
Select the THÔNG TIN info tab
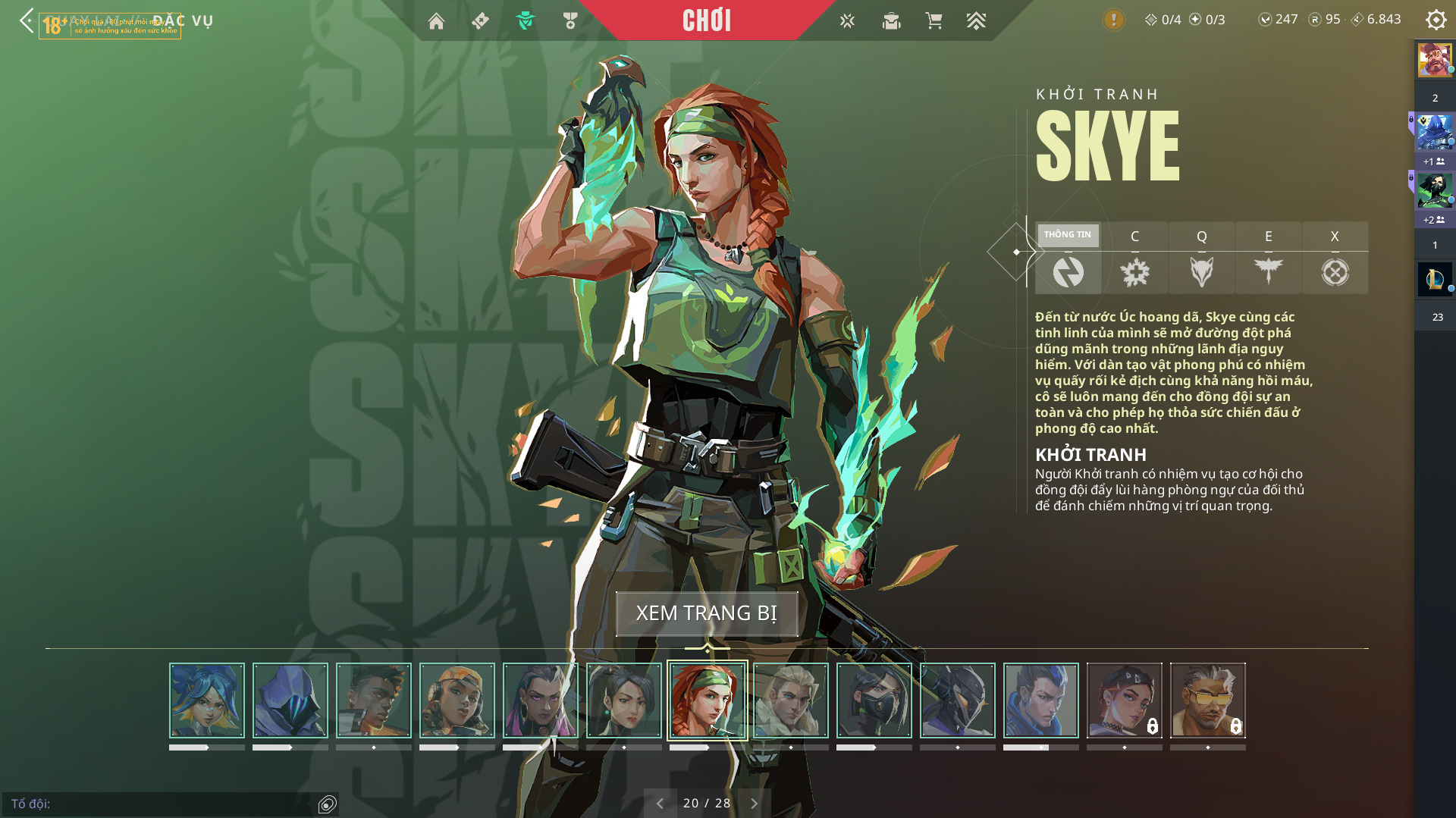(x=1068, y=259)
